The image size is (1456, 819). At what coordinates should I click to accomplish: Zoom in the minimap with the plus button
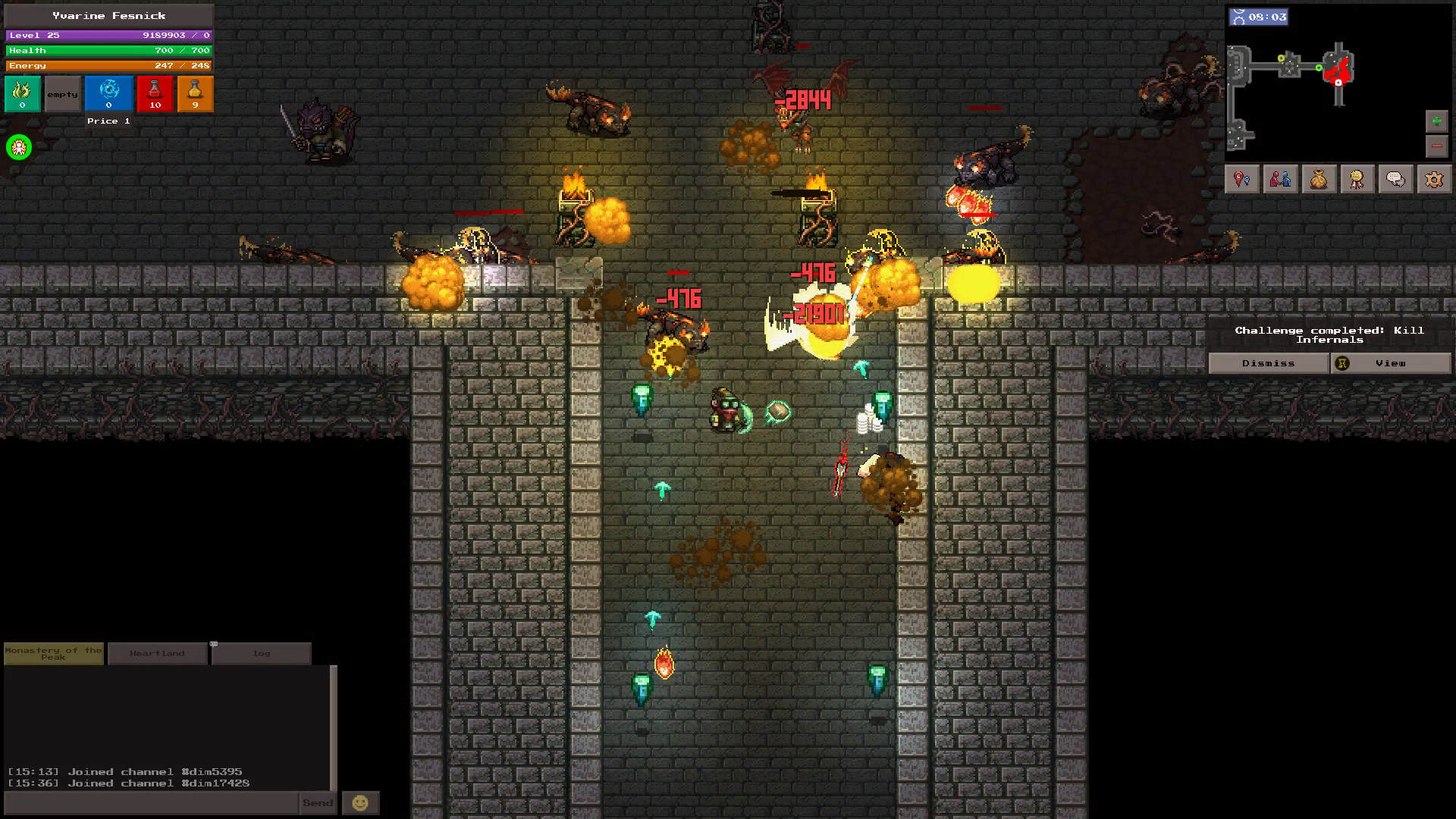point(1436,120)
